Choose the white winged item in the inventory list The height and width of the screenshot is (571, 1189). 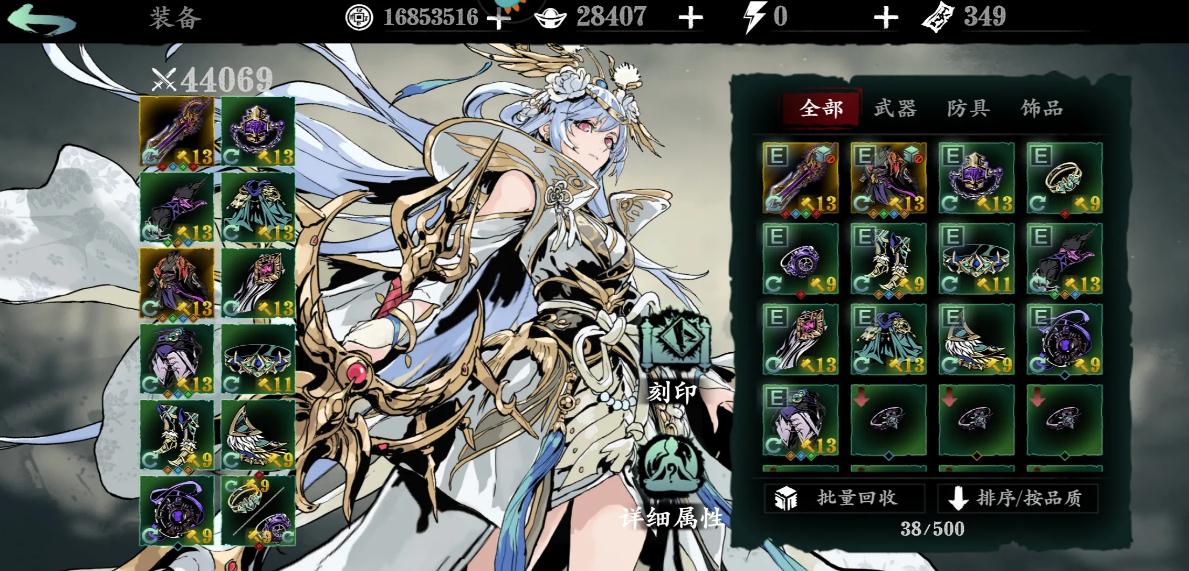976,339
